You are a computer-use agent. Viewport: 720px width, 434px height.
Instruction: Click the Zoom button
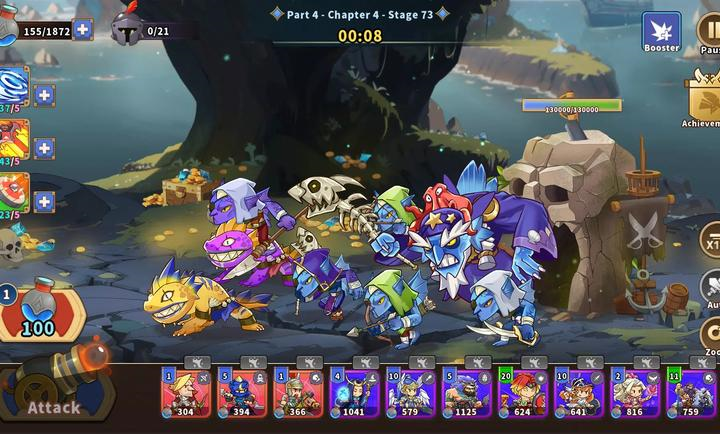(709, 338)
